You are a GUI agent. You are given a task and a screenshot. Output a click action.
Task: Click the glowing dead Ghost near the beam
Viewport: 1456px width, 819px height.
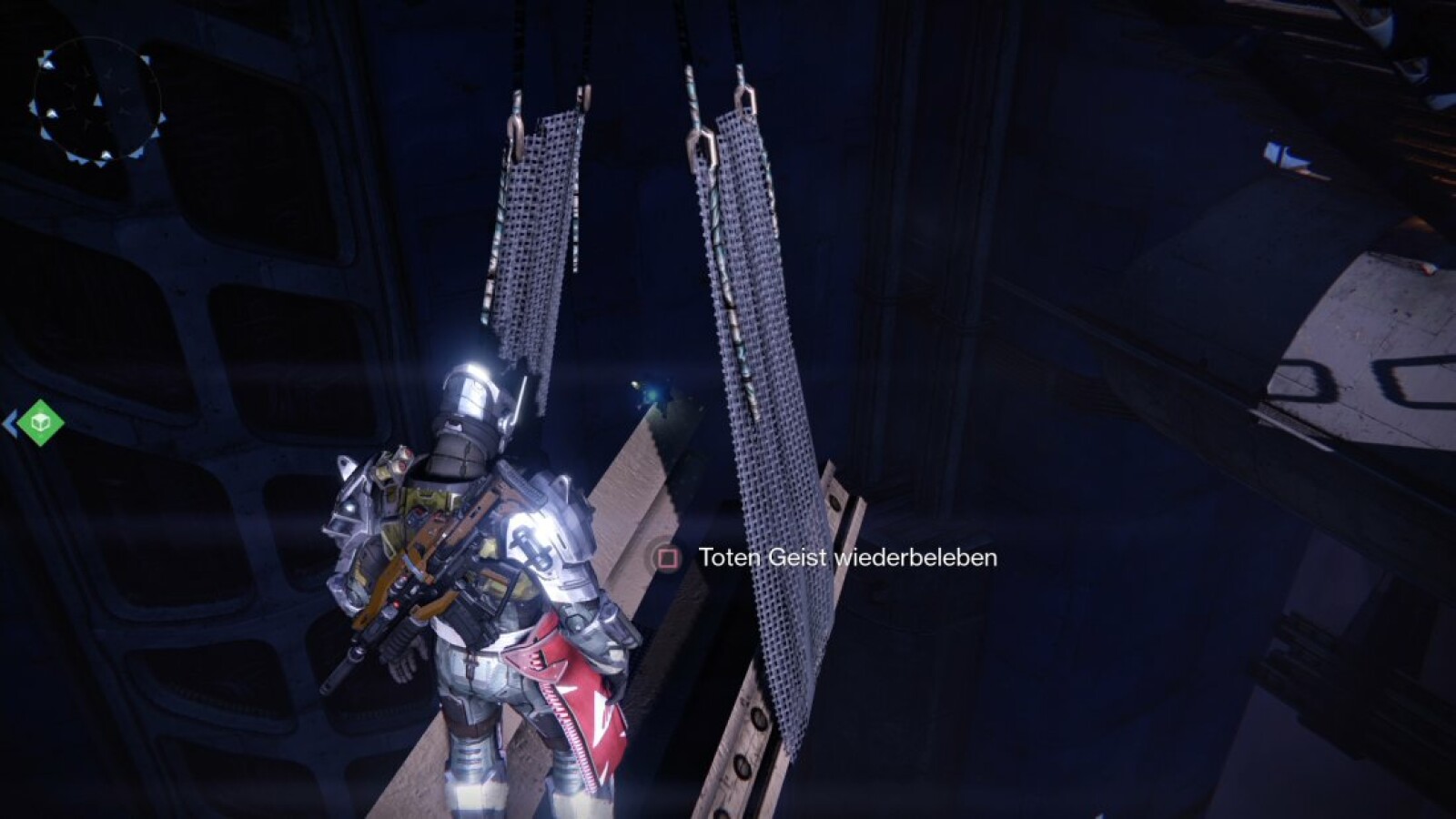(x=652, y=393)
